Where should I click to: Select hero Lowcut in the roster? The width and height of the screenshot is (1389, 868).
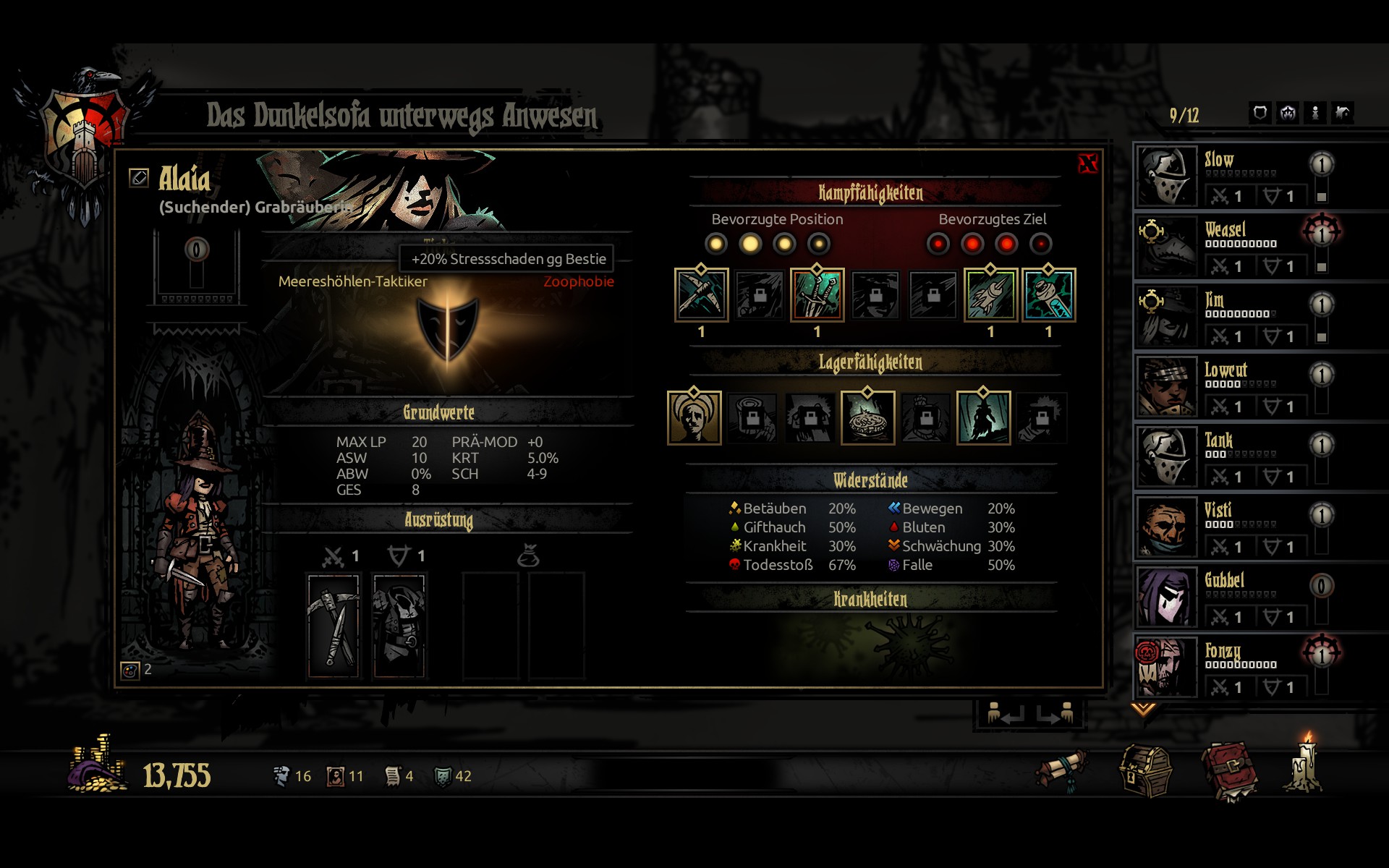click(1230, 386)
